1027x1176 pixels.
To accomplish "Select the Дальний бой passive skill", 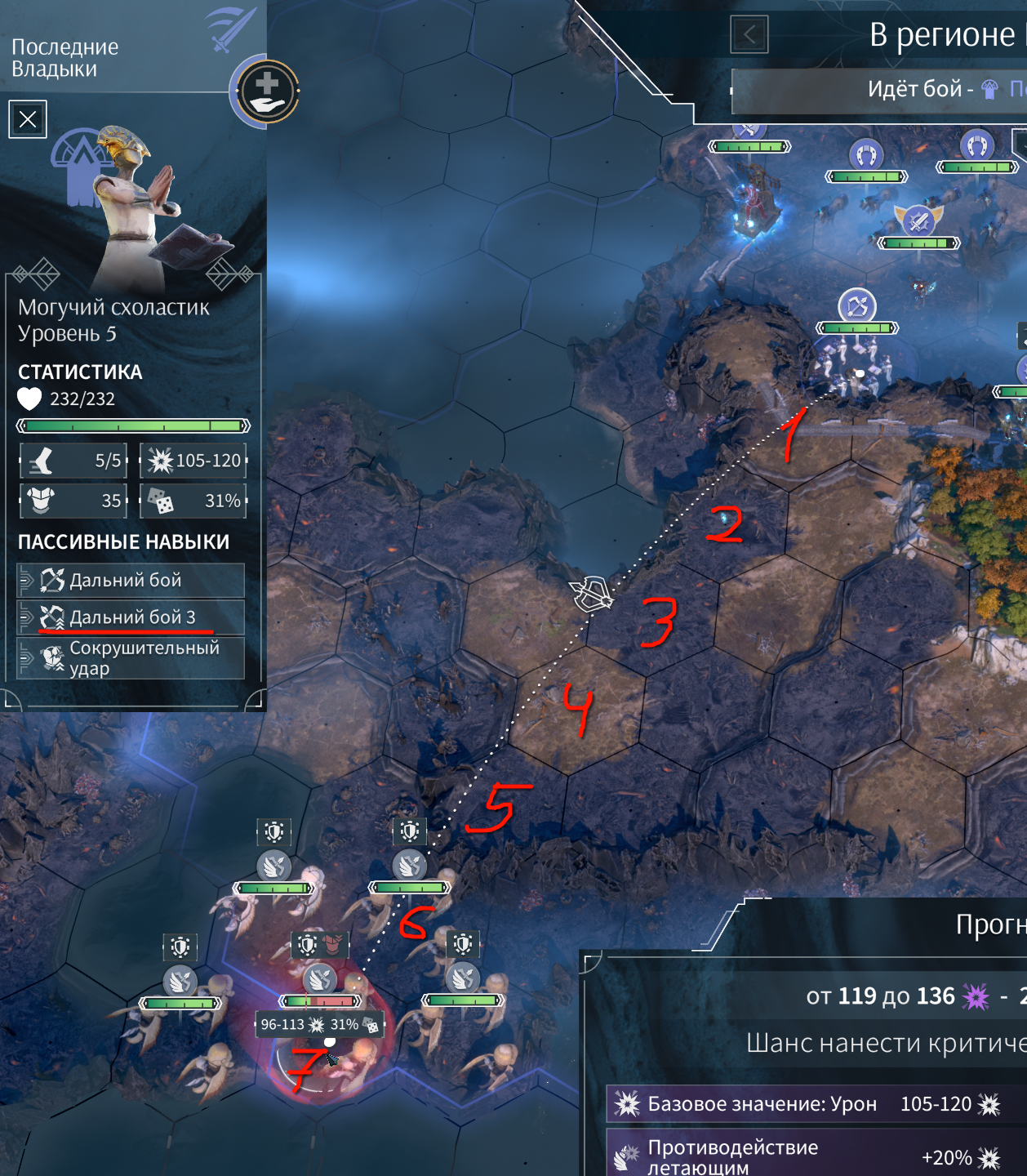I will click(x=131, y=581).
